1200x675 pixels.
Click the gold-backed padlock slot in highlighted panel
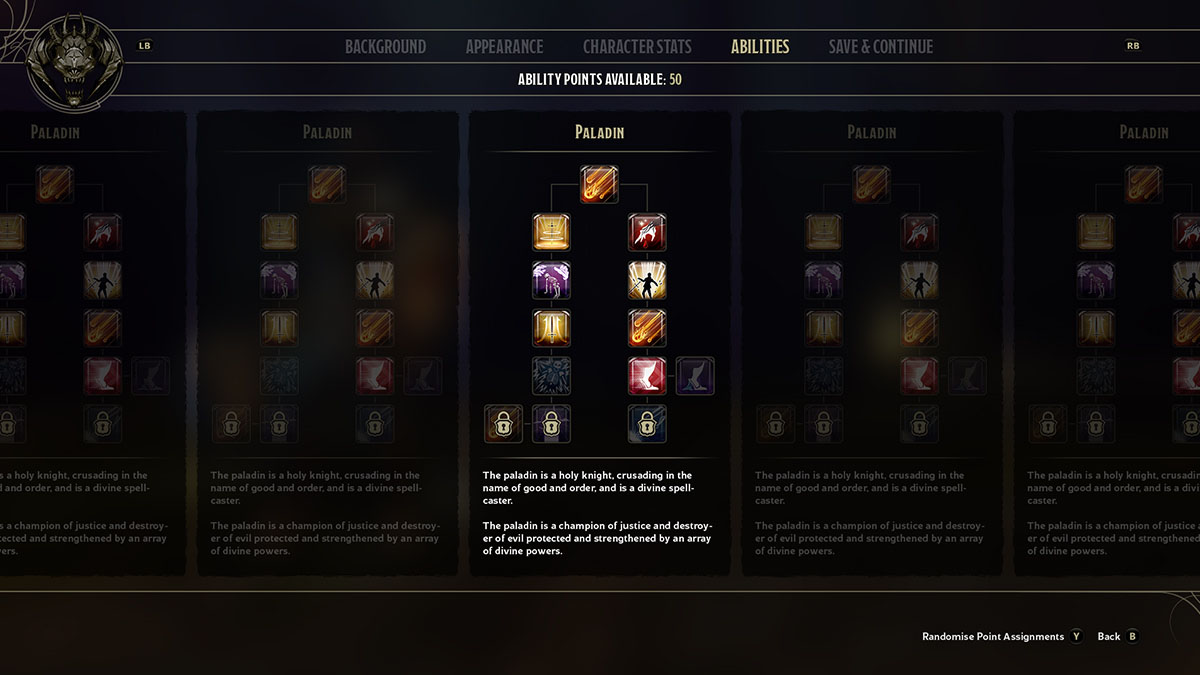click(503, 424)
